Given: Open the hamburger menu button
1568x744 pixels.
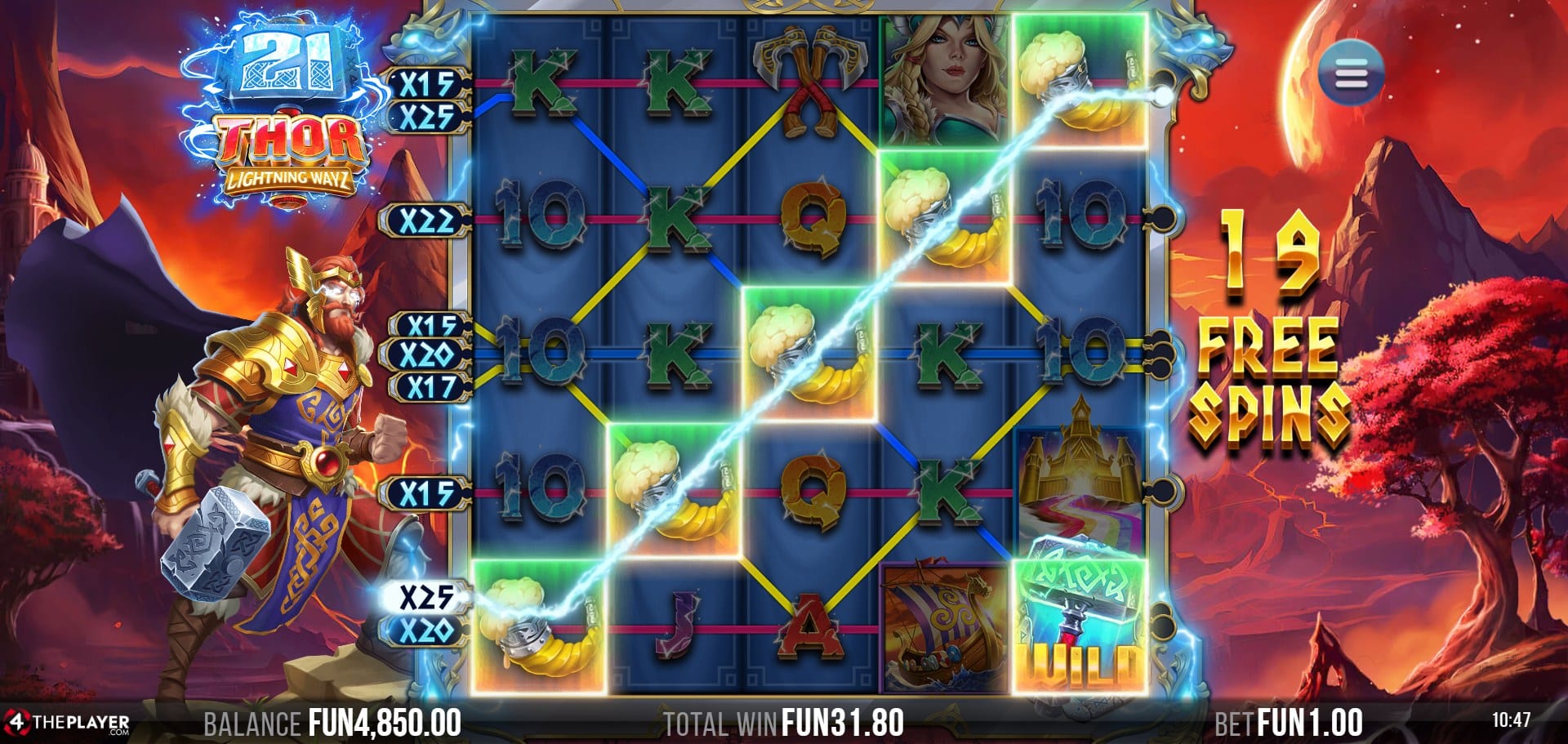Looking at the screenshot, I should point(1351,76).
